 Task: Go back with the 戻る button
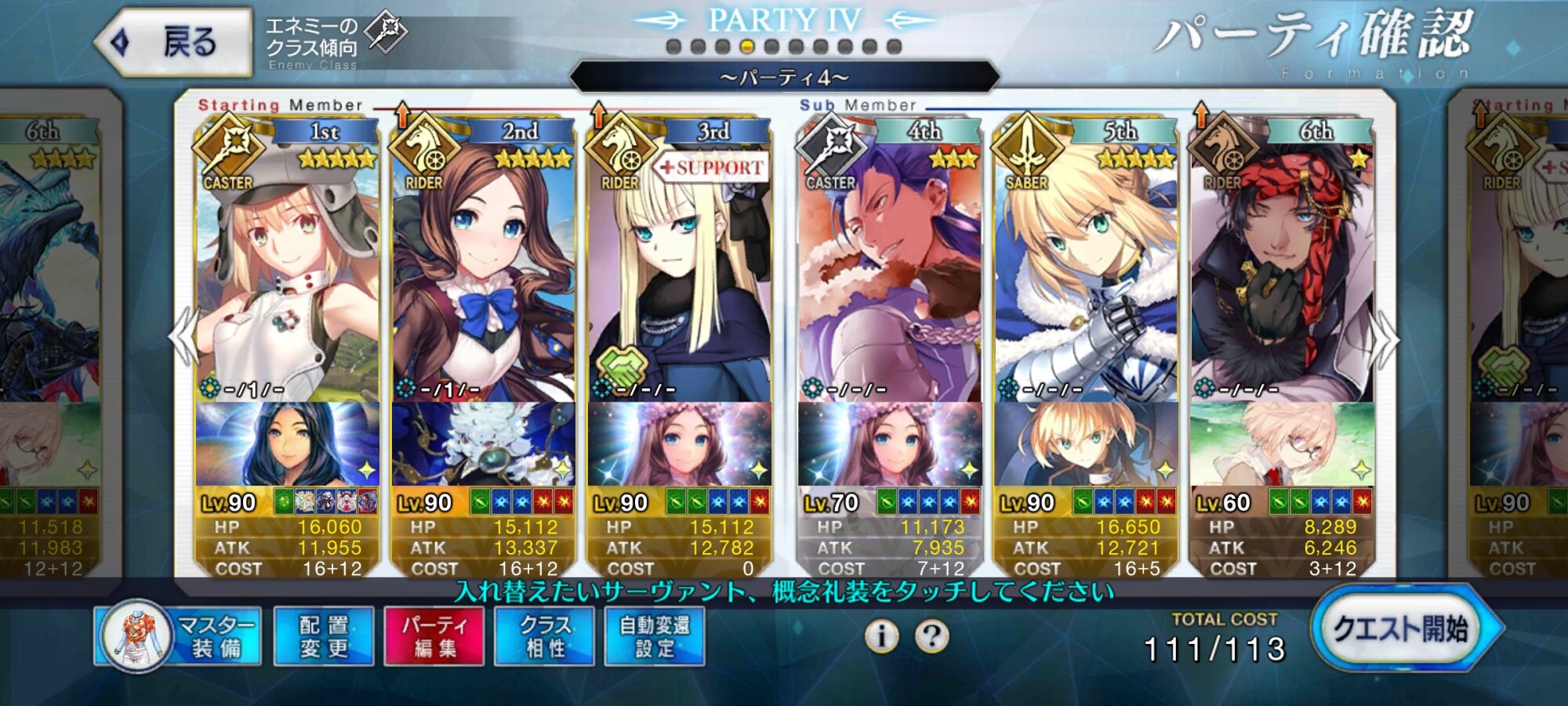coord(174,42)
